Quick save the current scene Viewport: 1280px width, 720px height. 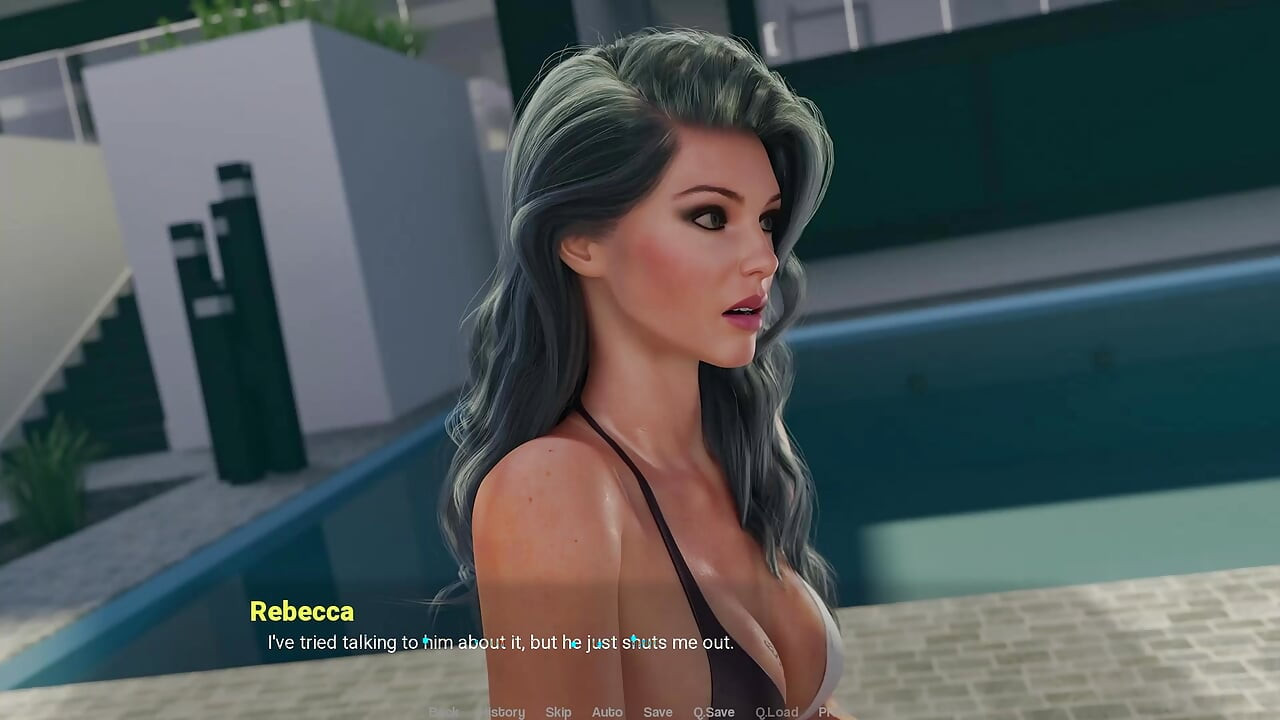tap(713, 712)
